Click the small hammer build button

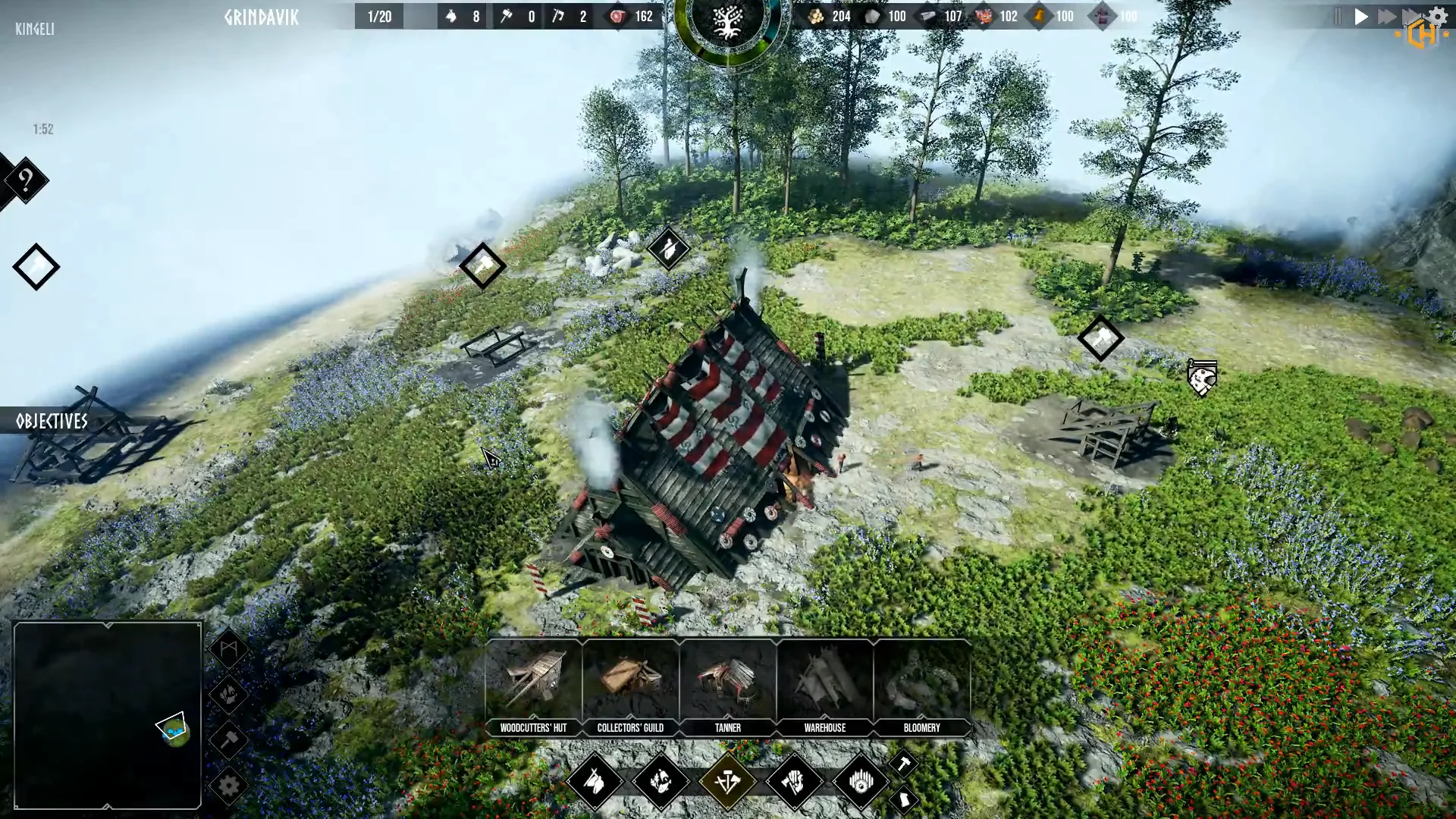tap(902, 763)
